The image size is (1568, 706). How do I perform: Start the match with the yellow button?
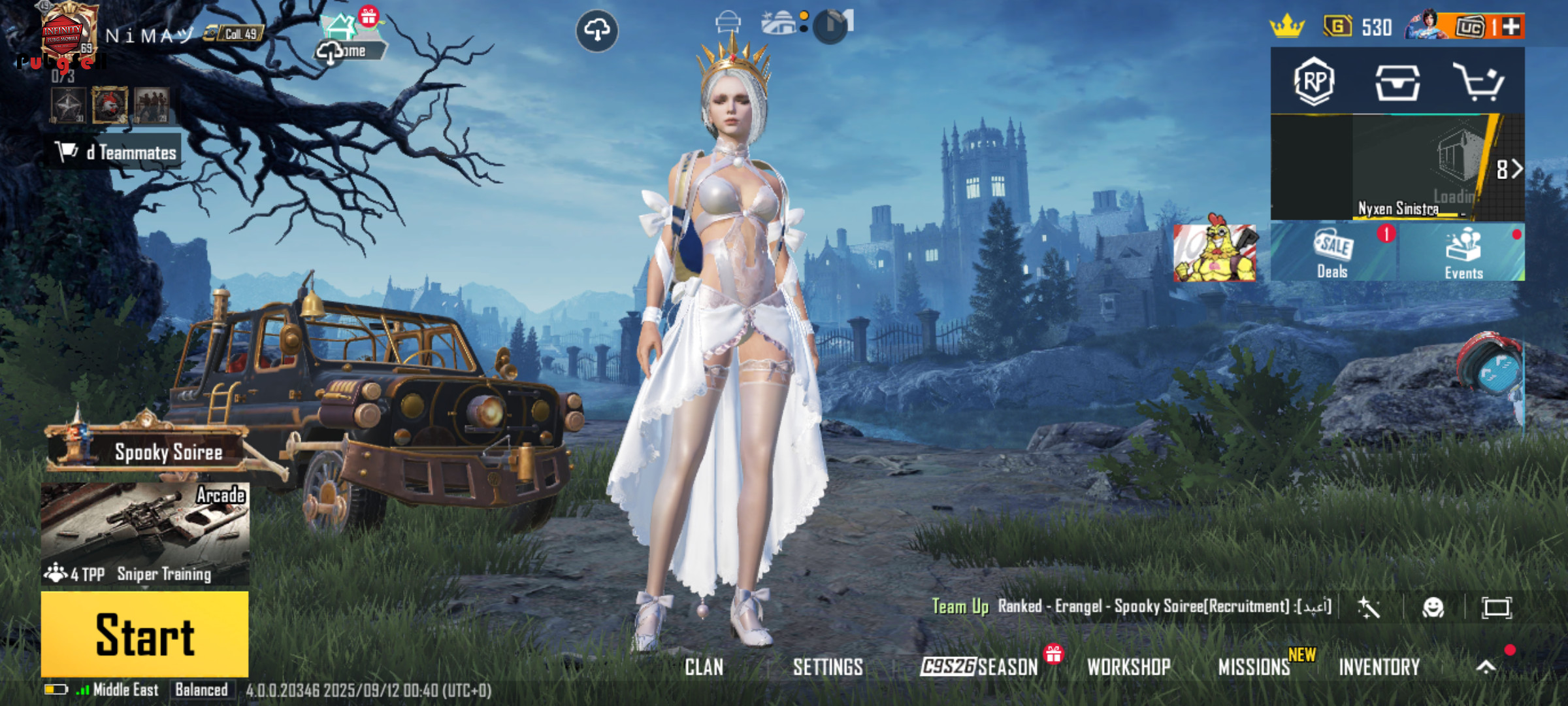point(144,634)
